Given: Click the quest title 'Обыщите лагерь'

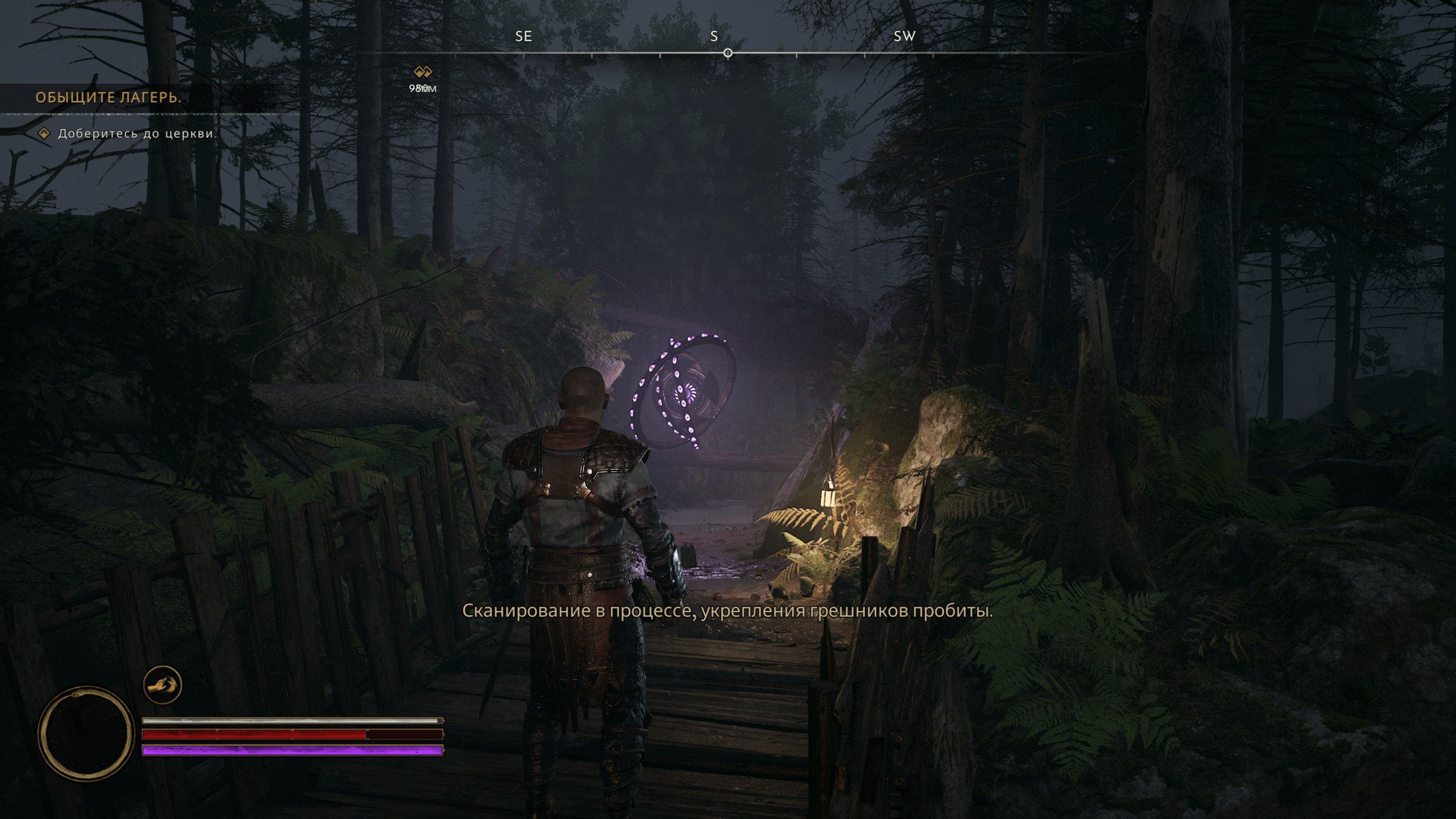Looking at the screenshot, I should click(108, 97).
